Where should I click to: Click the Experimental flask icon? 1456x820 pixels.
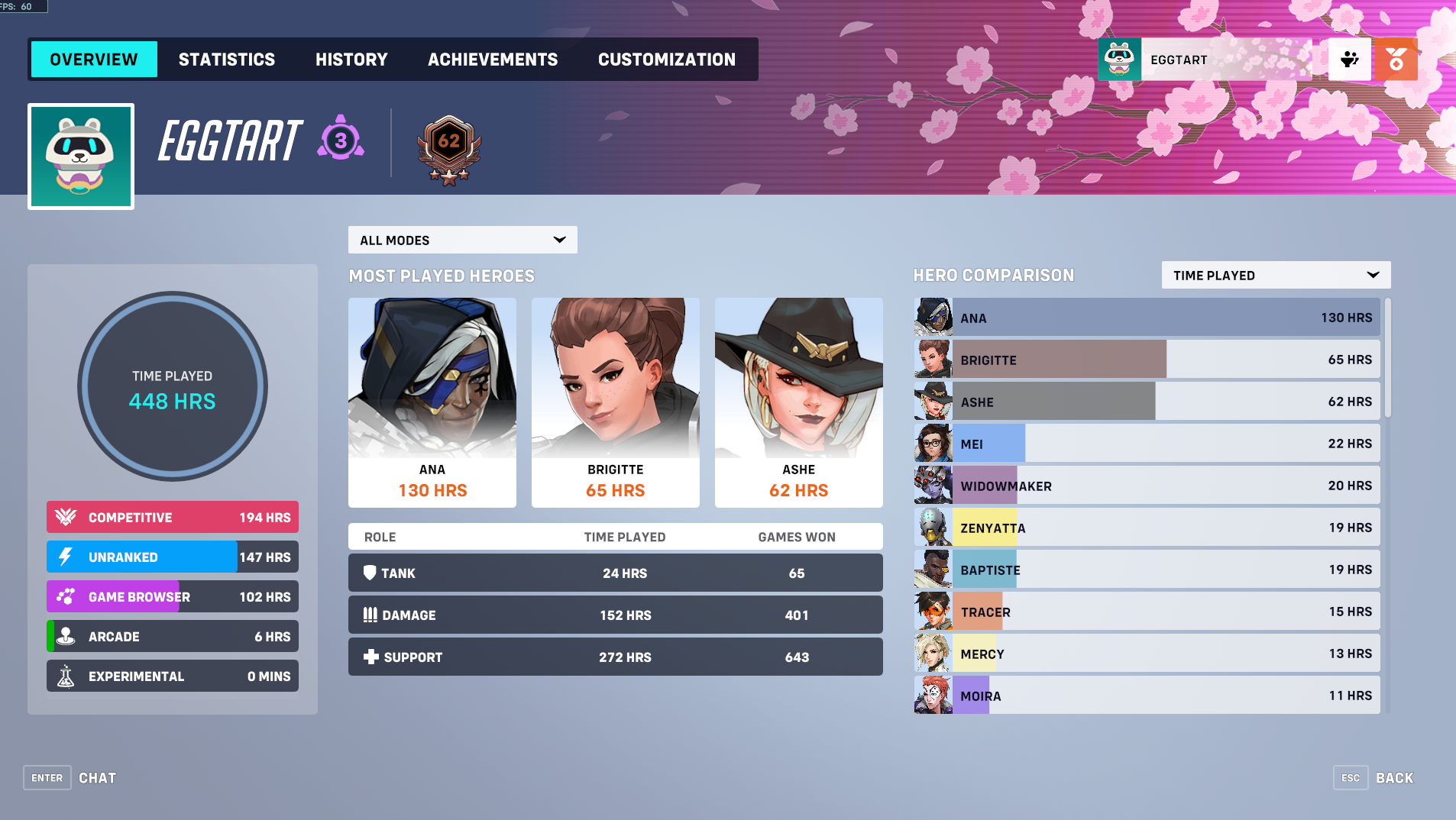(65, 676)
